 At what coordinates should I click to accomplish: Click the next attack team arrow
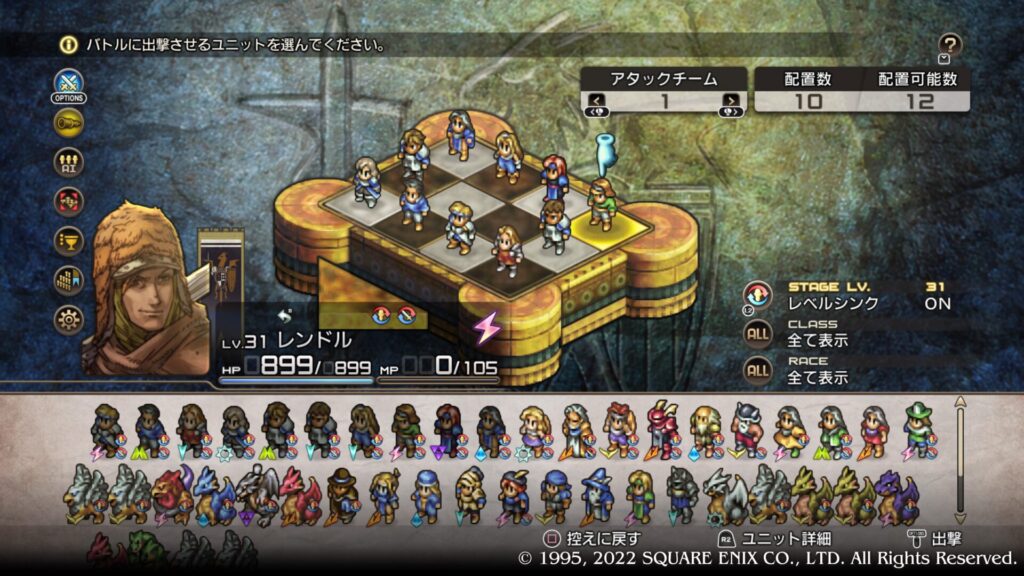pyautogui.click(x=733, y=101)
